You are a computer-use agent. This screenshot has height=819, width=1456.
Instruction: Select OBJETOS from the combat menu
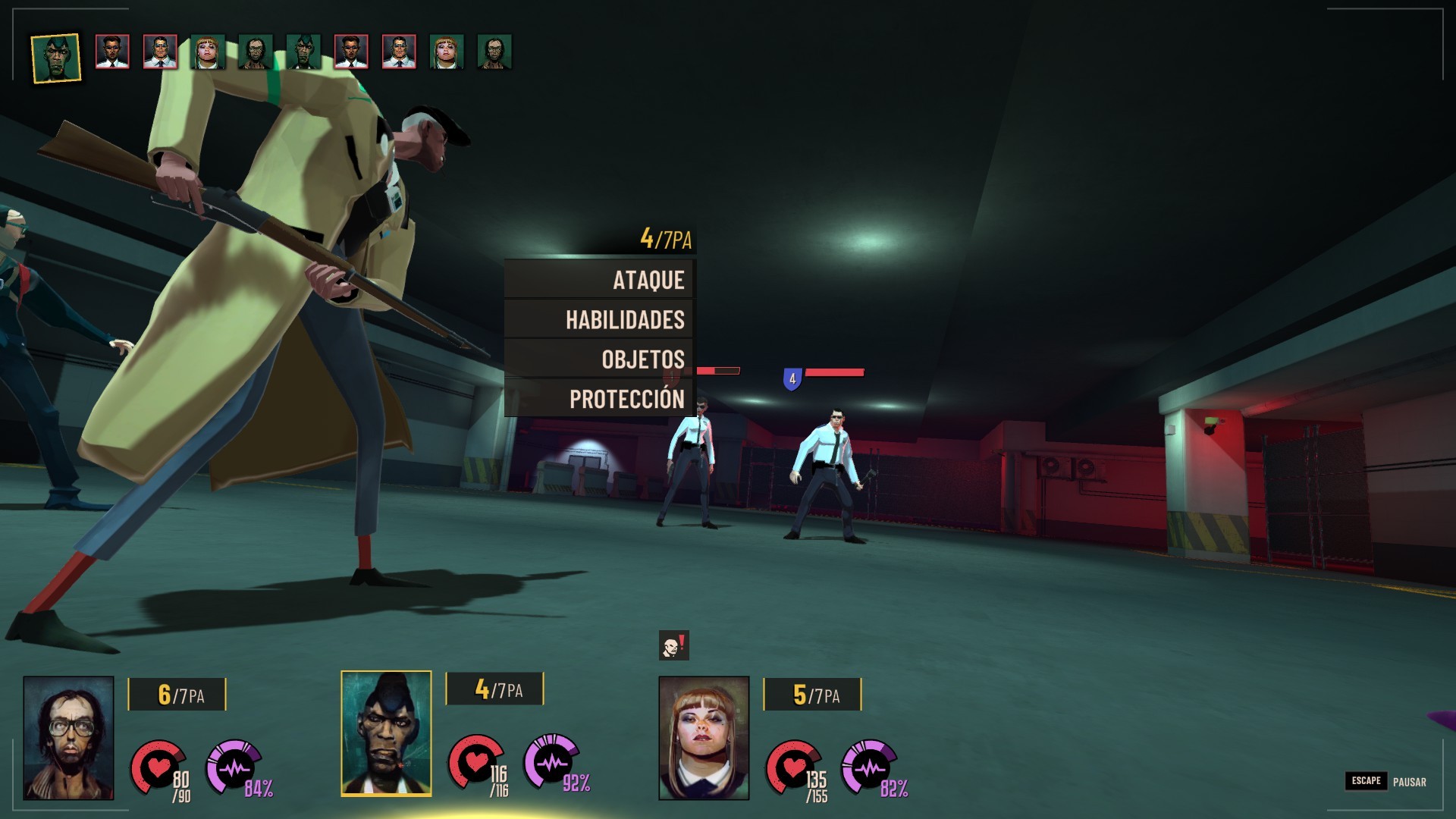click(600, 359)
